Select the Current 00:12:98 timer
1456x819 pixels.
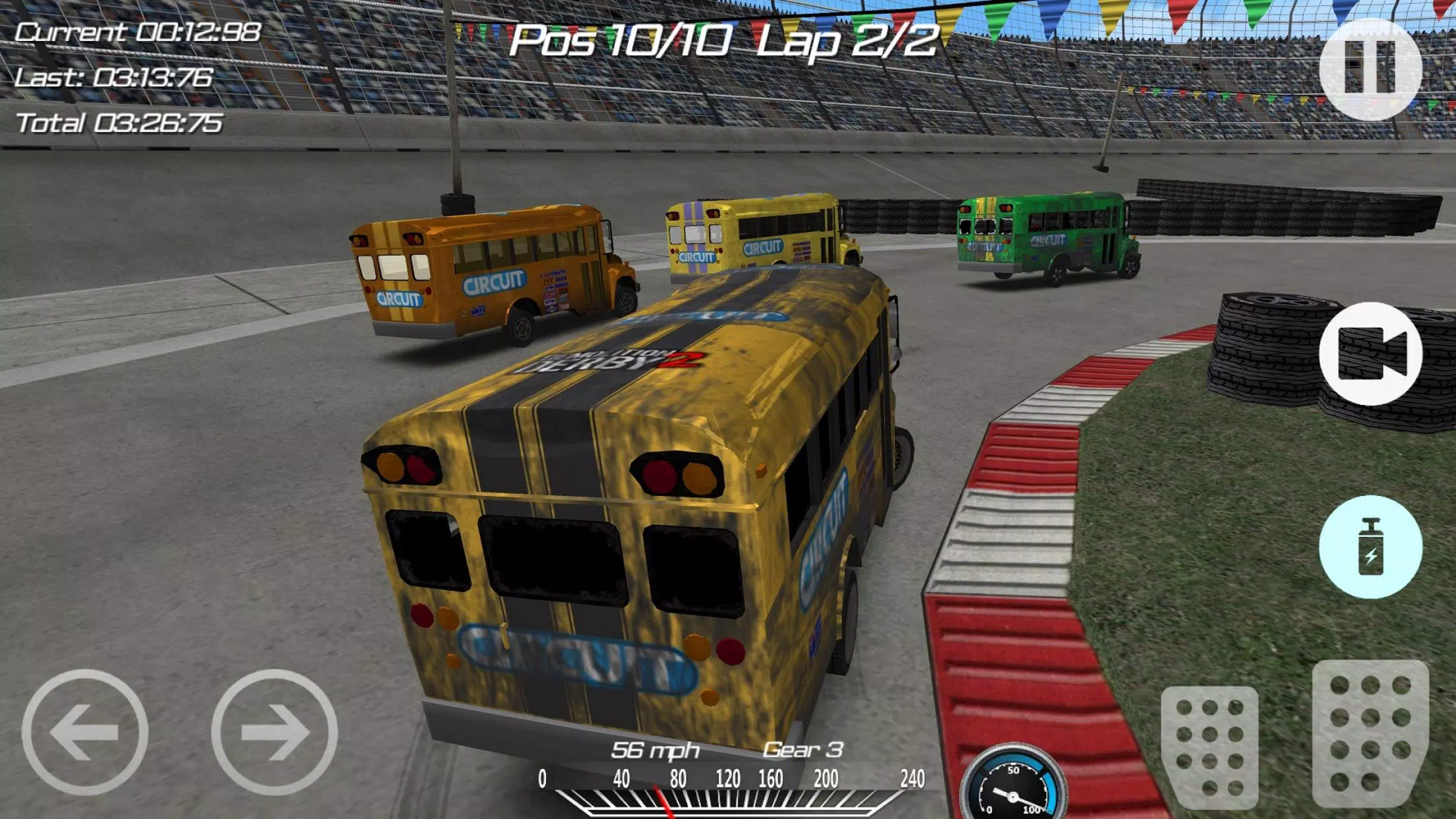(x=138, y=31)
